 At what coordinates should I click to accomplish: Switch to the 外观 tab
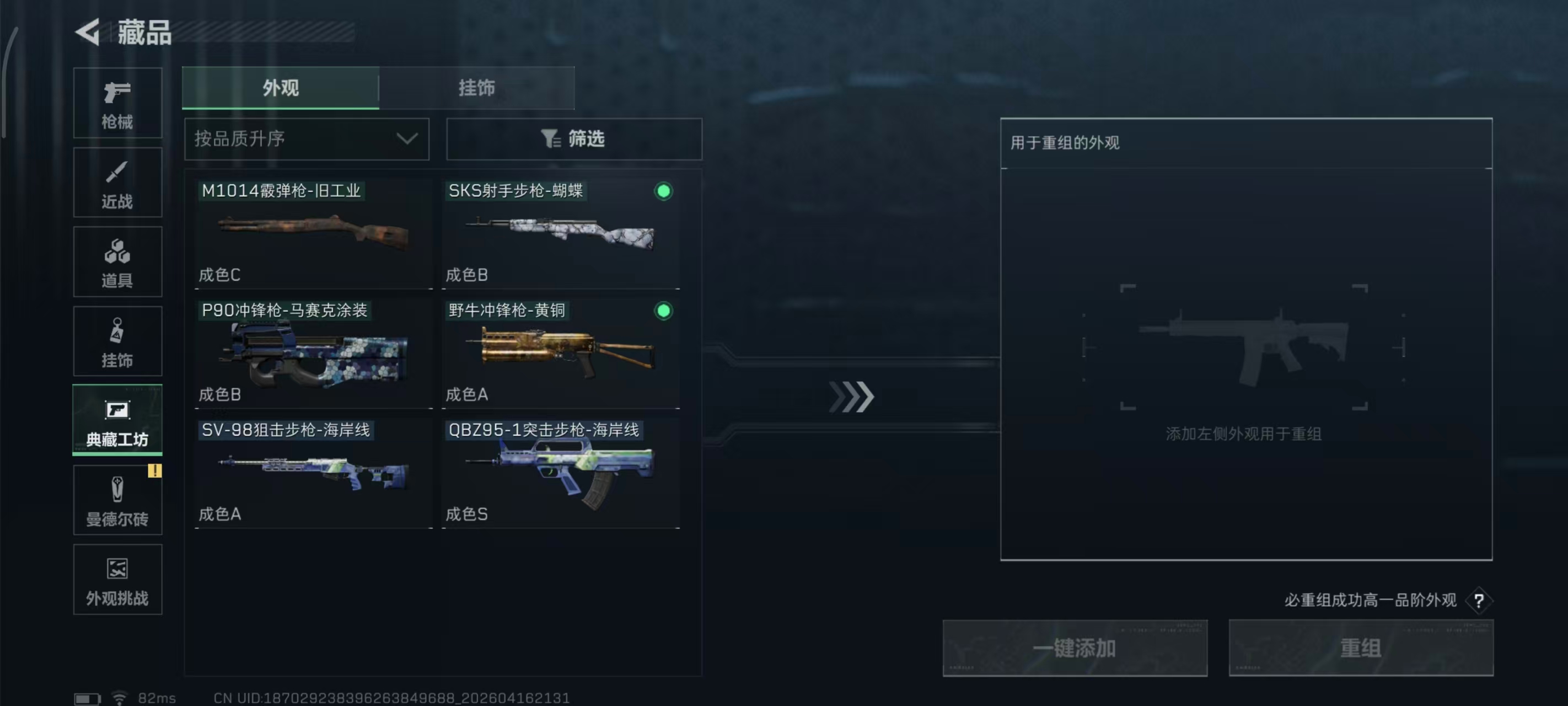(x=281, y=88)
